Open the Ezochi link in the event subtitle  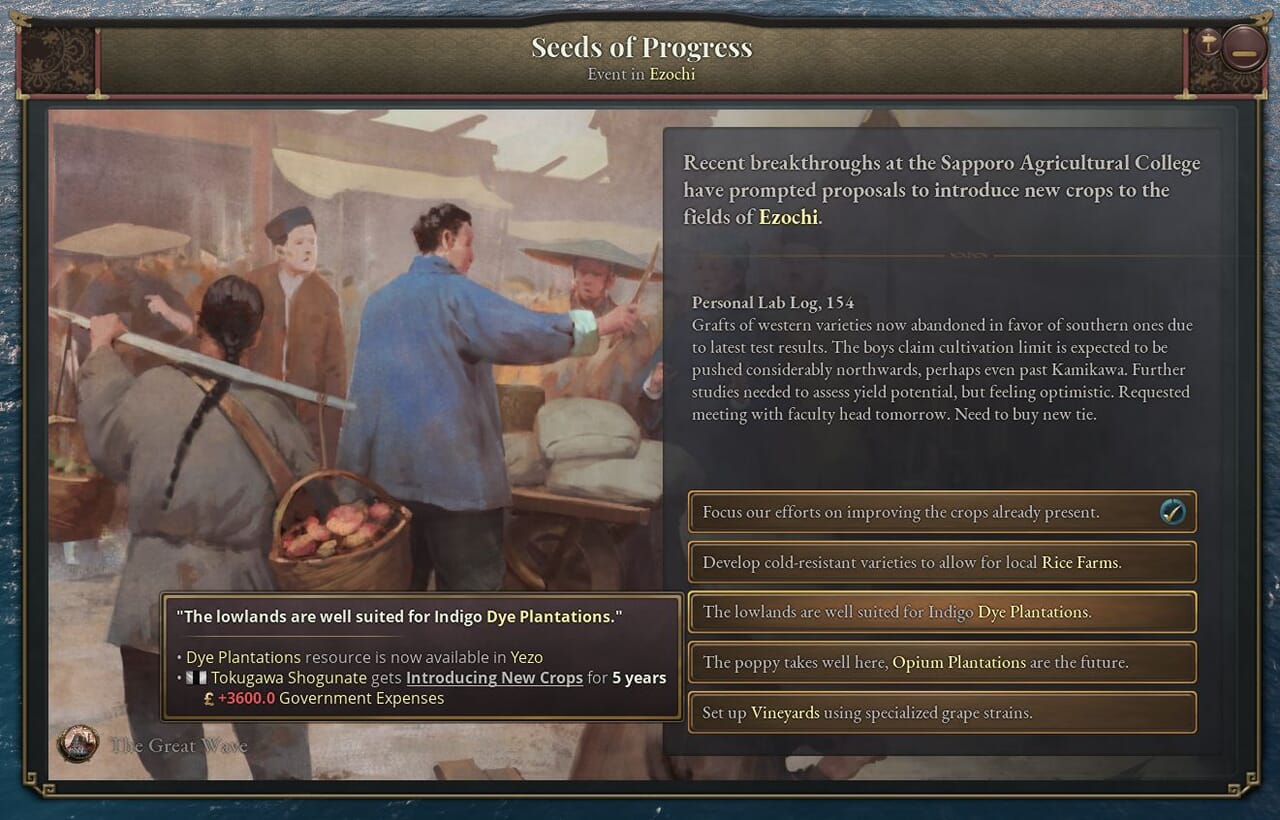click(x=672, y=74)
